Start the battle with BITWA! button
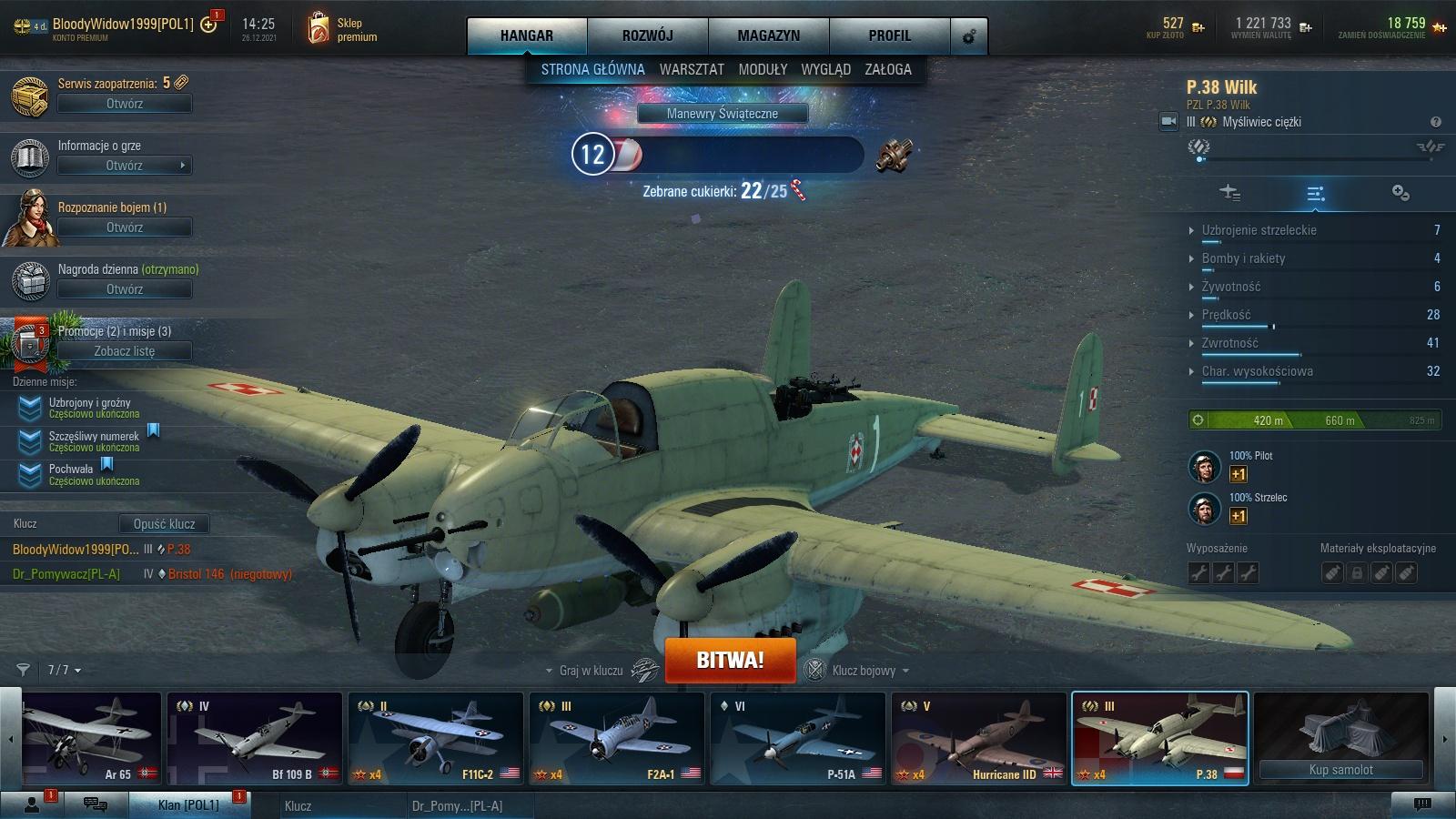1456x819 pixels. pos(730,660)
